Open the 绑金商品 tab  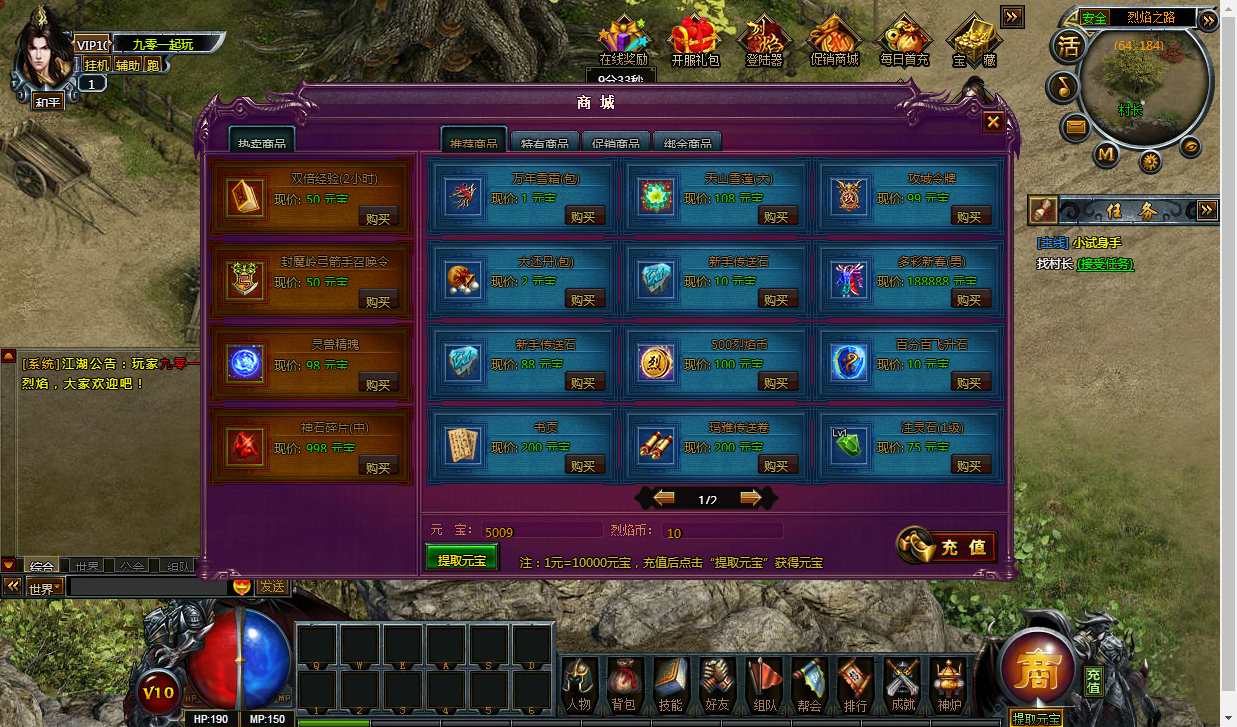688,142
